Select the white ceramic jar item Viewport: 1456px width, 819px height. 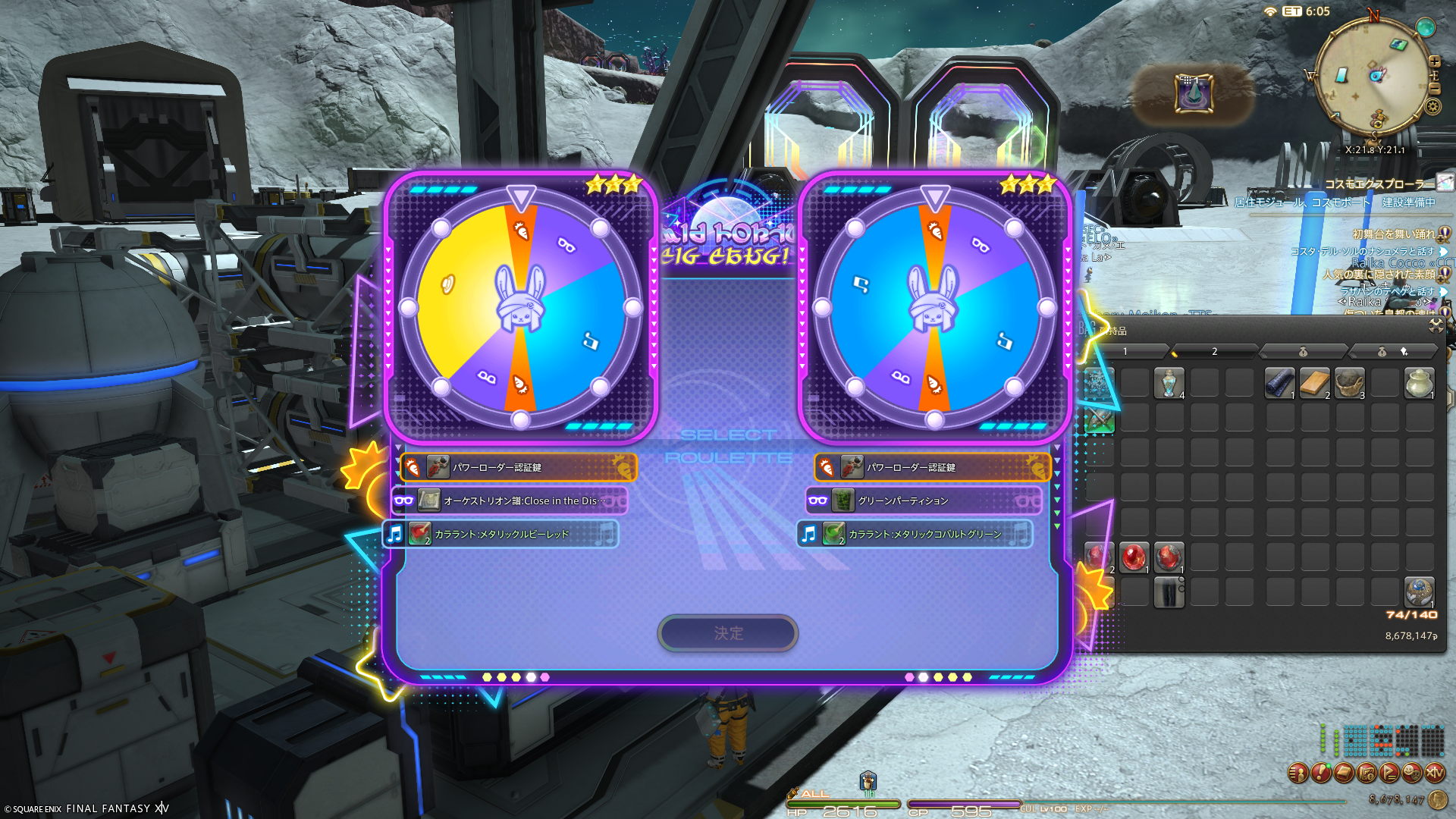pyautogui.click(x=1419, y=382)
